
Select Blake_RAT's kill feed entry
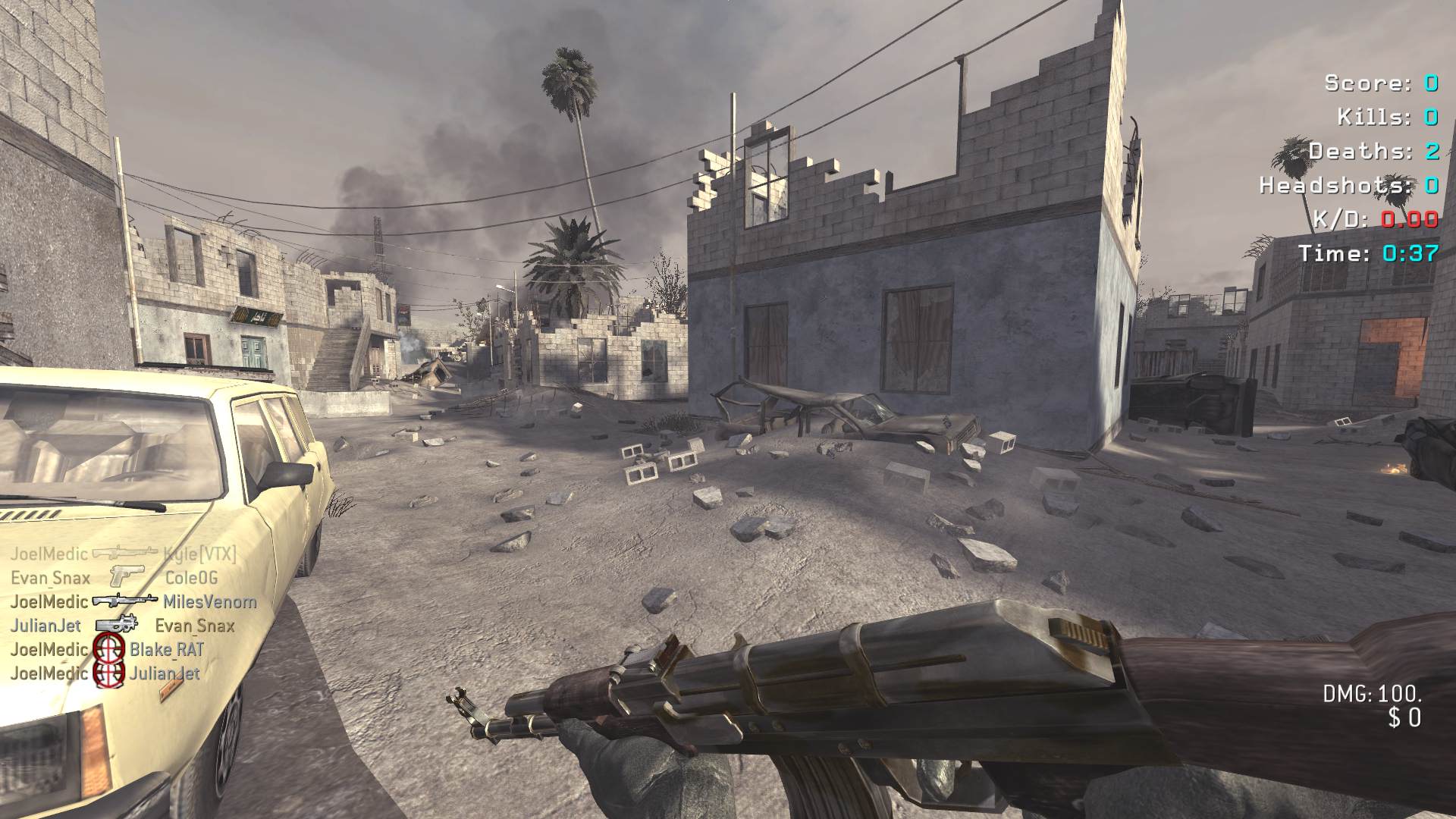point(166,650)
